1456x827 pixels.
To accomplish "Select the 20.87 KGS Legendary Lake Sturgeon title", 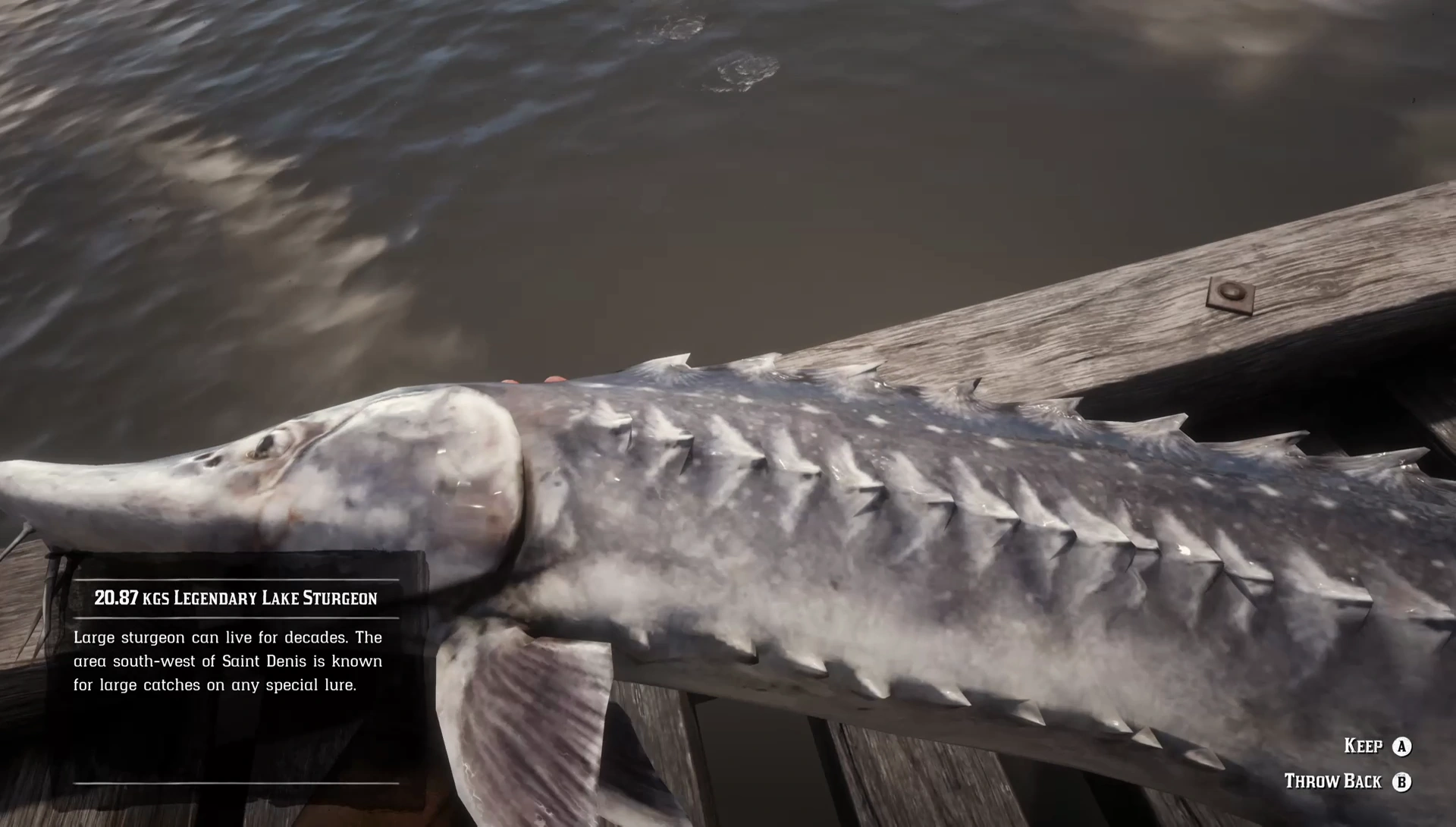I will 235,598.
